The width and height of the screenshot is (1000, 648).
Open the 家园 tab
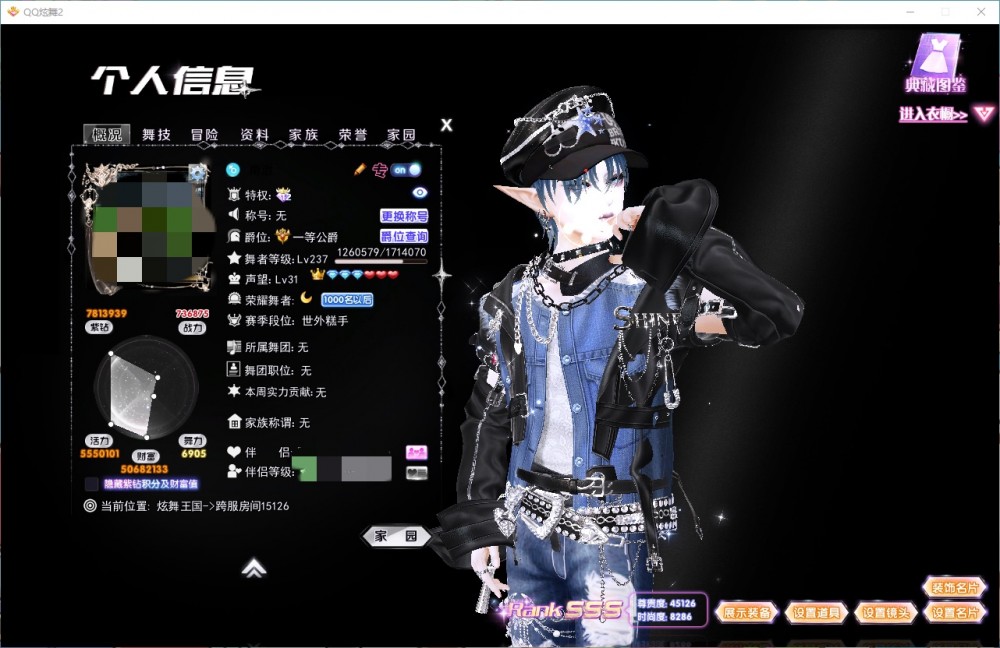tap(401, 135)
